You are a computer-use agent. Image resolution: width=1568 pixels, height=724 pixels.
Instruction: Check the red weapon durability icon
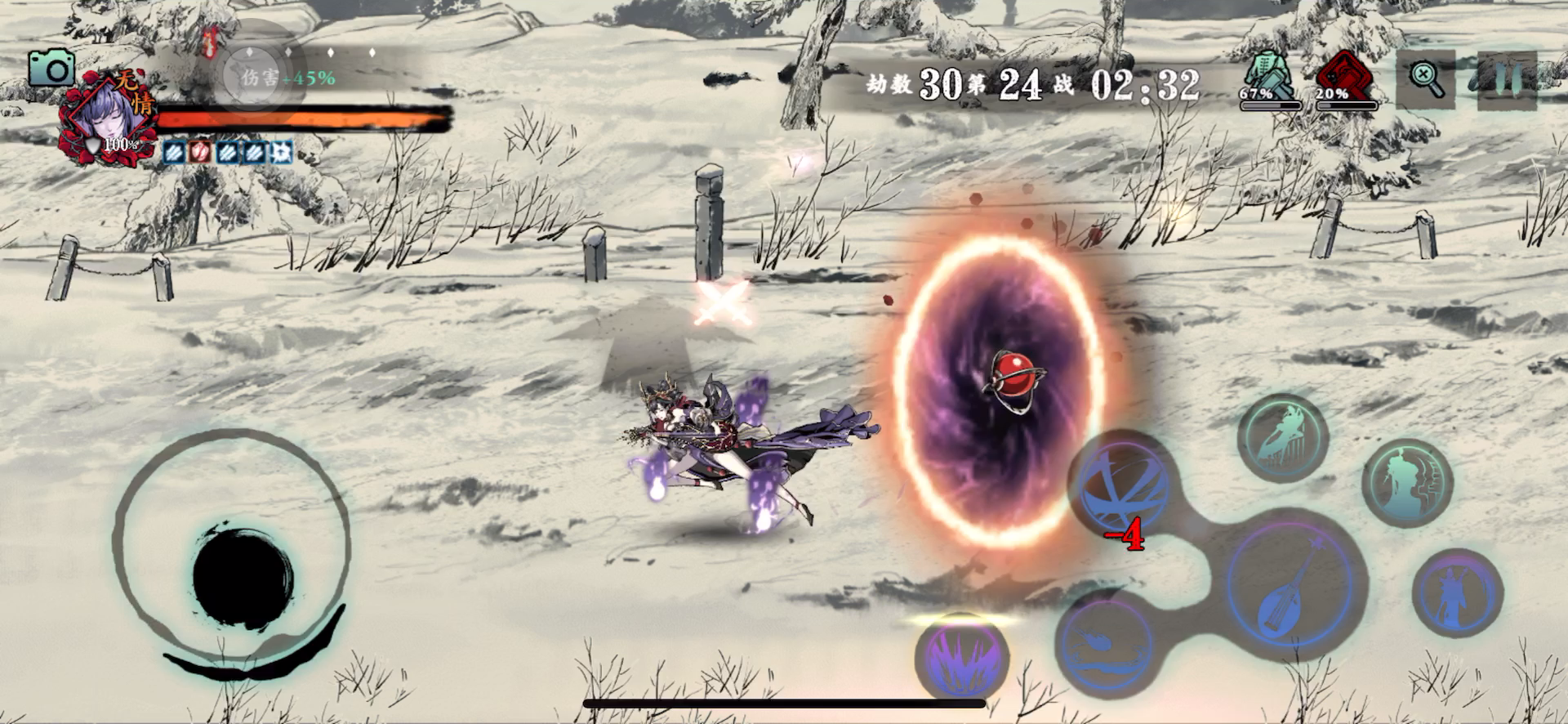point(1344,76)
